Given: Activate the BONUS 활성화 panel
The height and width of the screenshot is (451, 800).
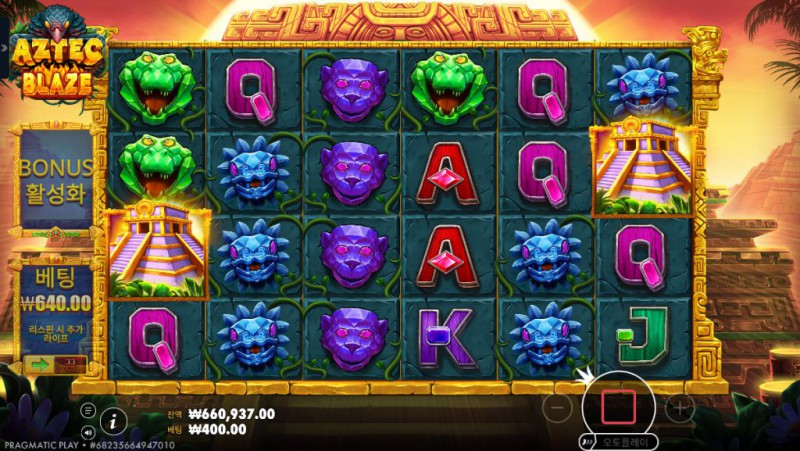Looking at the screenshot, I should (56, 179).
